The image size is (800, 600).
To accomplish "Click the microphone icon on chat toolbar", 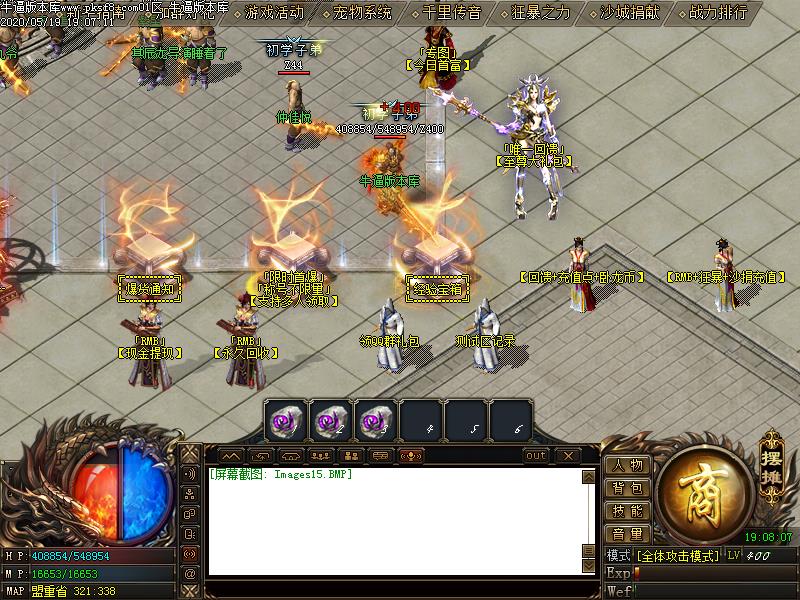I will coord(409,456).
